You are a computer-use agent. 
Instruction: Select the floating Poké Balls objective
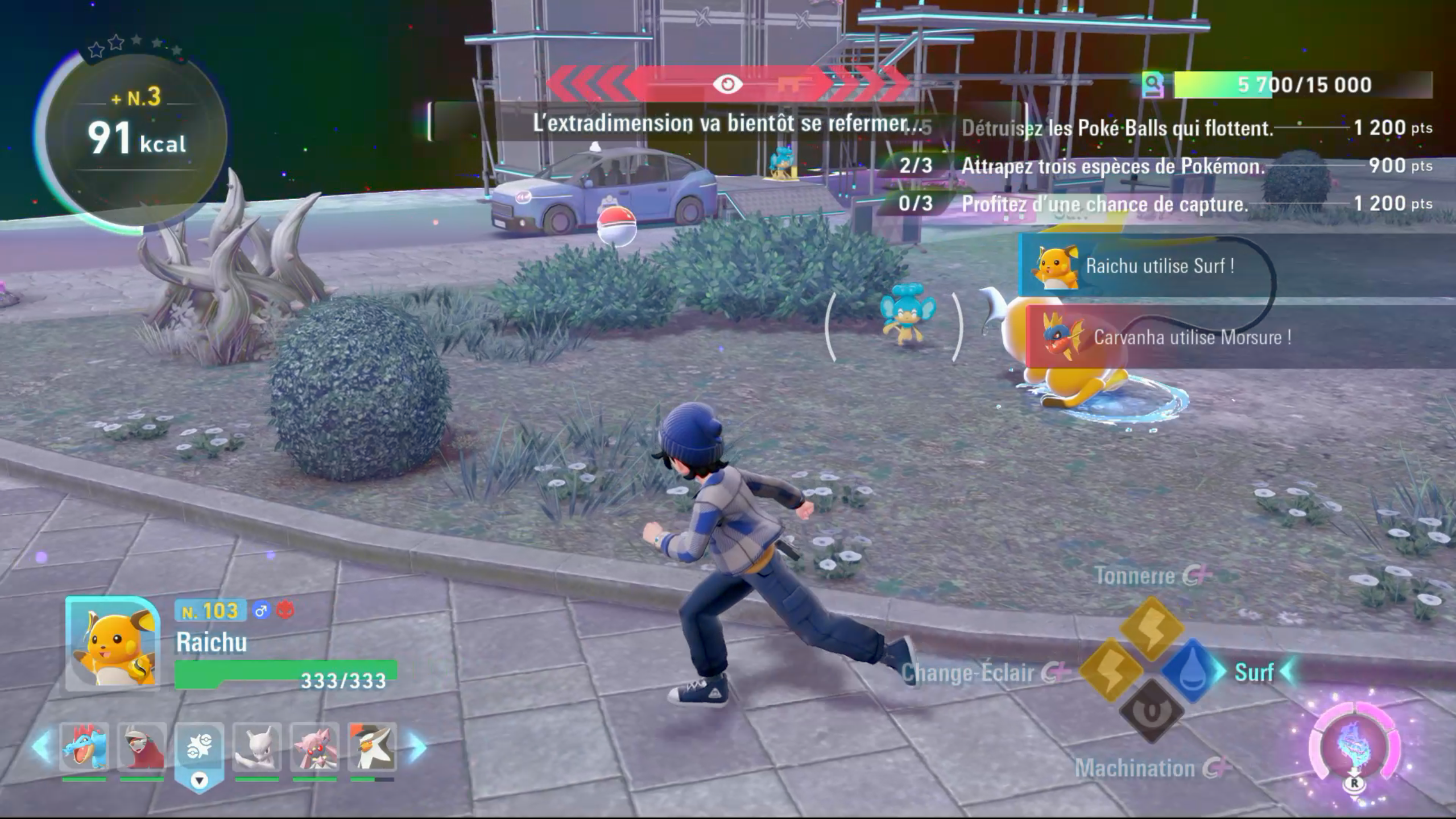1117,129
